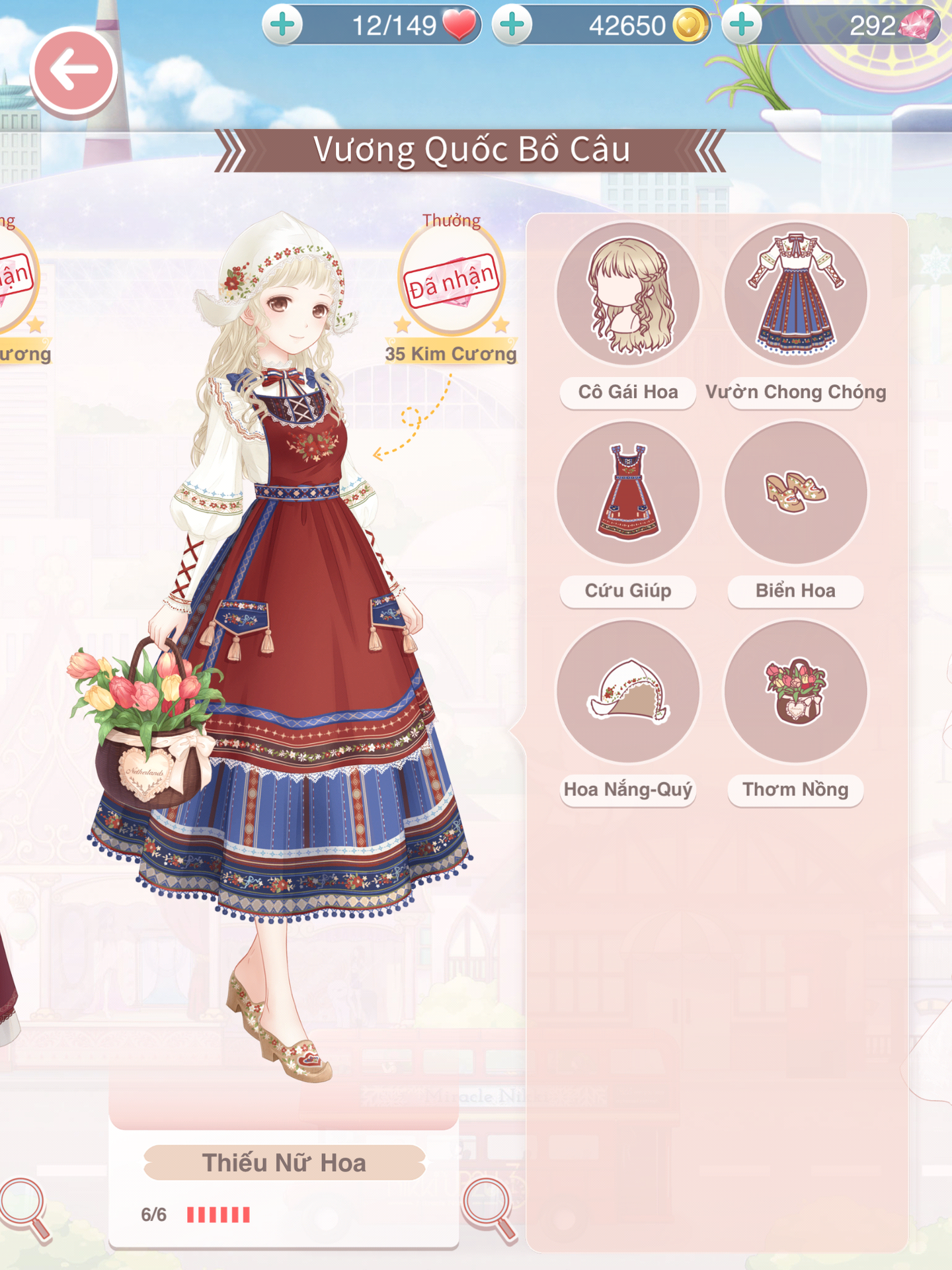Select the Hoa Nắng-Quý bonnet item
The height and width of the screenshot is (1270, 952).
pos(627,691)
